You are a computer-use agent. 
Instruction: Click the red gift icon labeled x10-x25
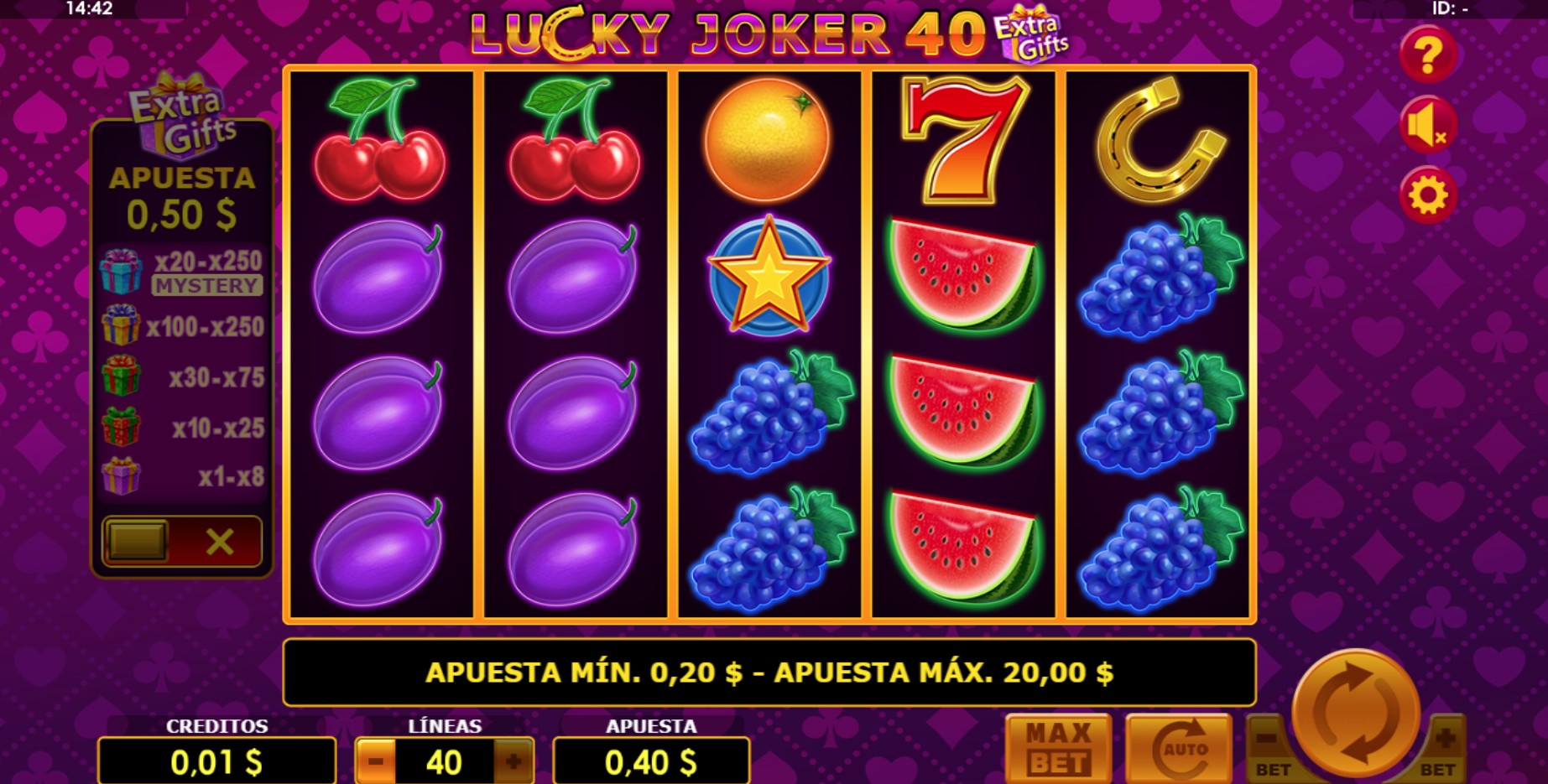click(120, 428)
